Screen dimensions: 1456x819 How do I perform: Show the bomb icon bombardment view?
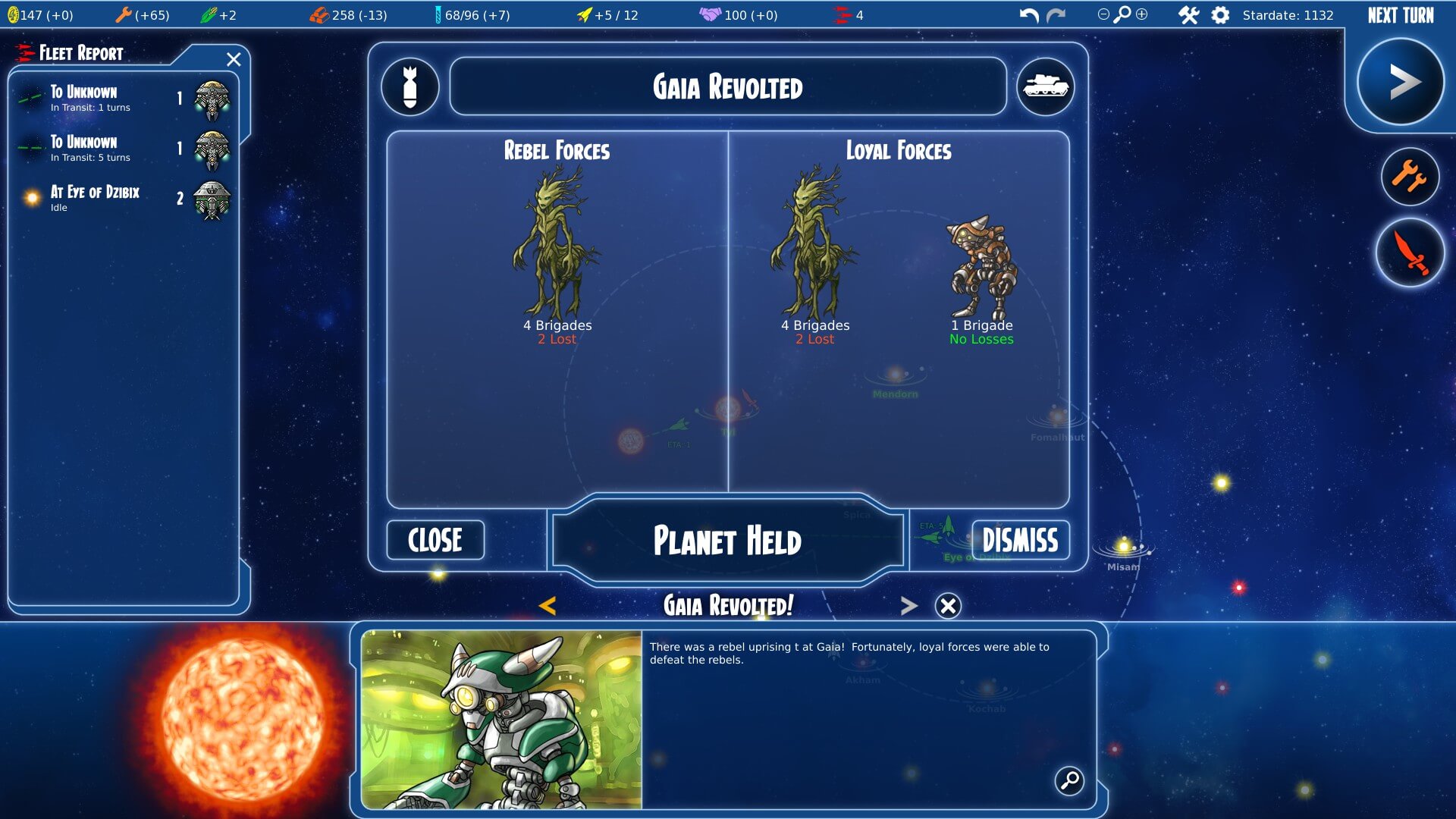coord(410,86)
